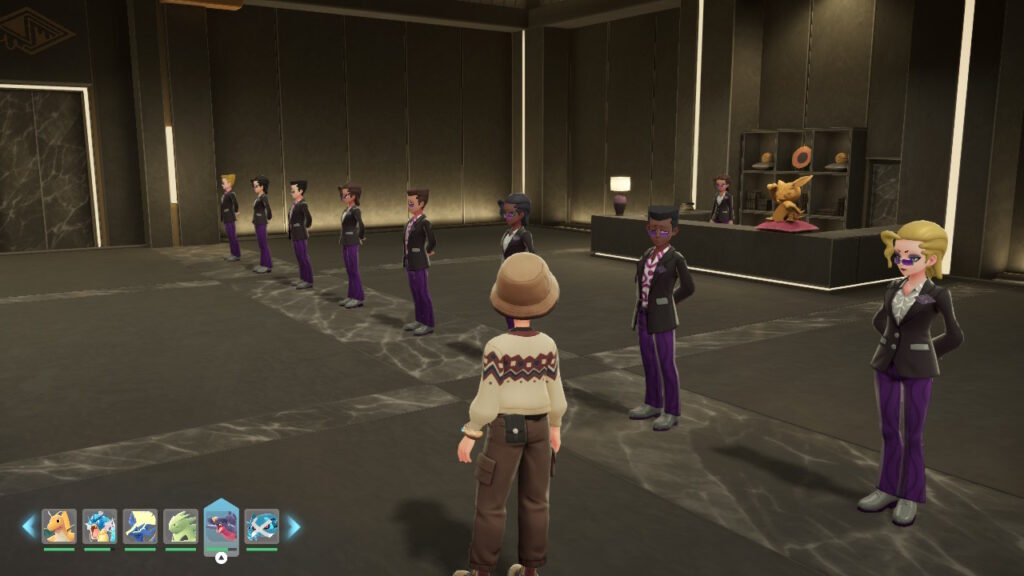
Task: Click the highlighted Garchomp party slot
Action: [x=221, y=526]
